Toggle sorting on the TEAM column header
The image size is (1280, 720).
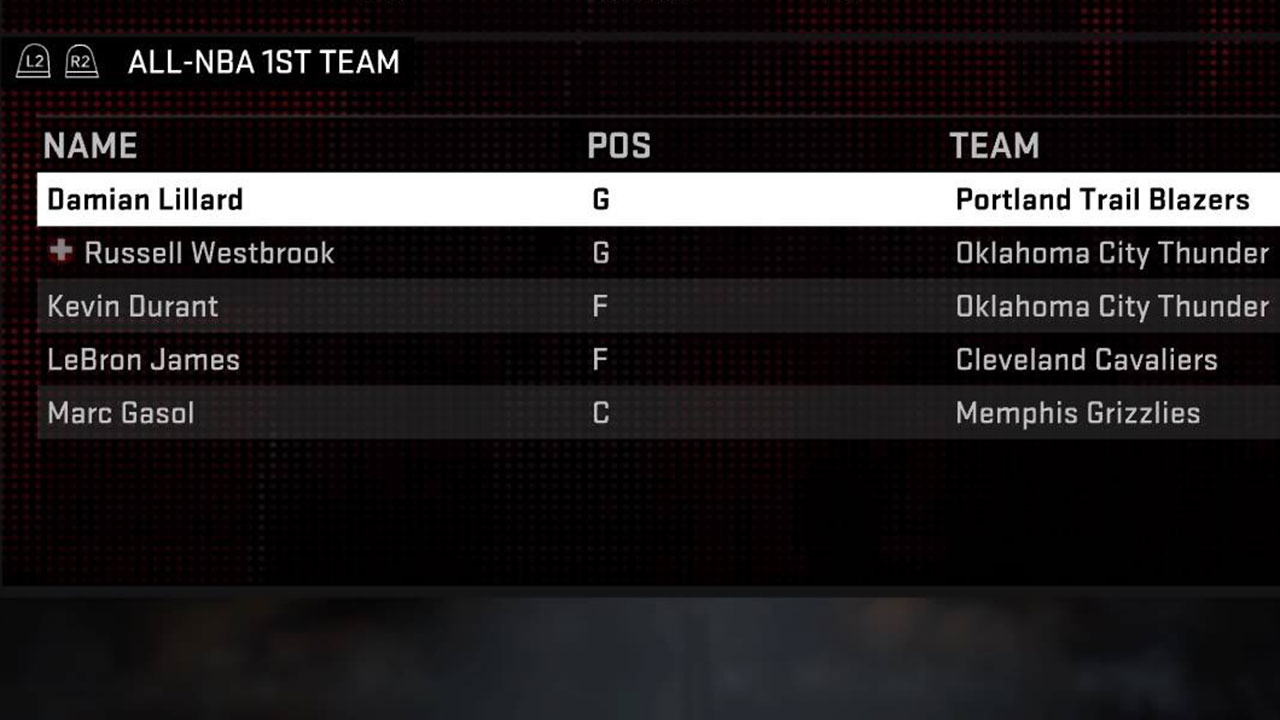pyautogui.click(x=994, y=146)
